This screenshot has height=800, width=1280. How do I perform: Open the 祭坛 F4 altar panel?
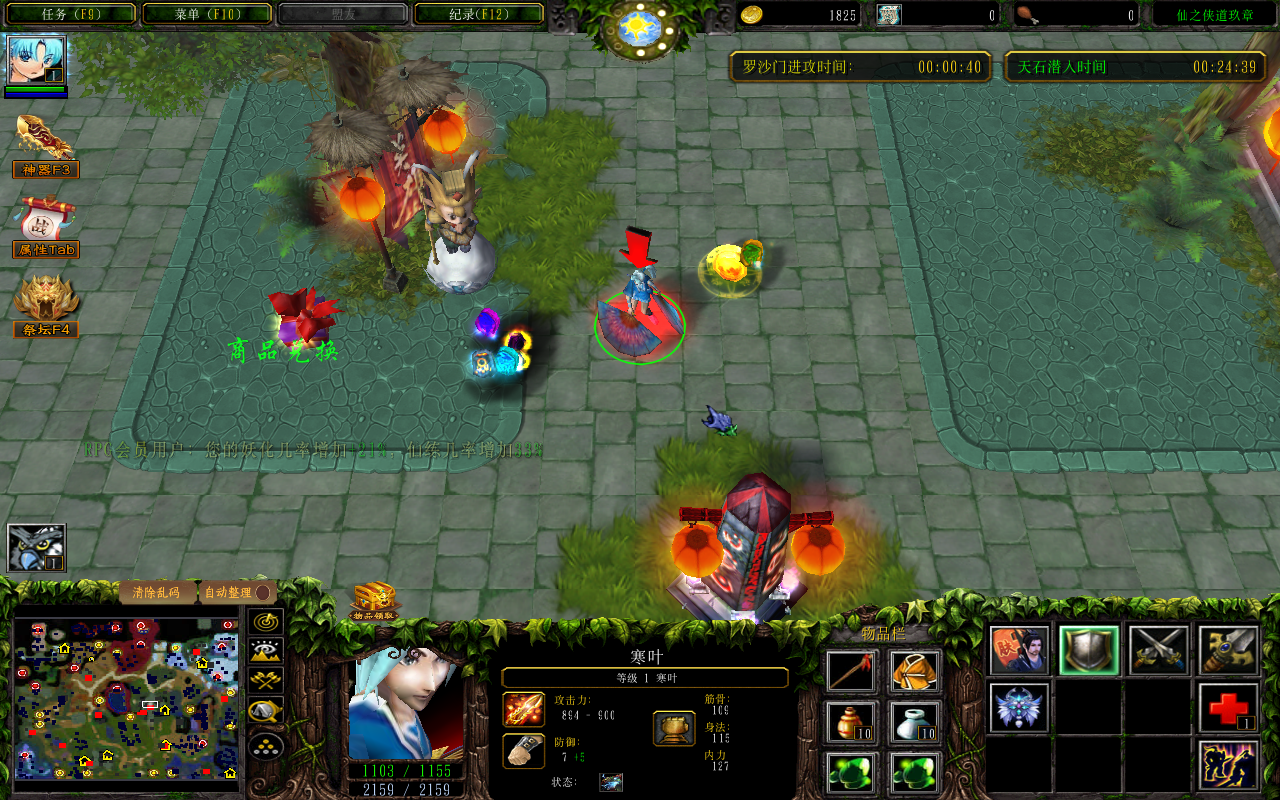45,306
